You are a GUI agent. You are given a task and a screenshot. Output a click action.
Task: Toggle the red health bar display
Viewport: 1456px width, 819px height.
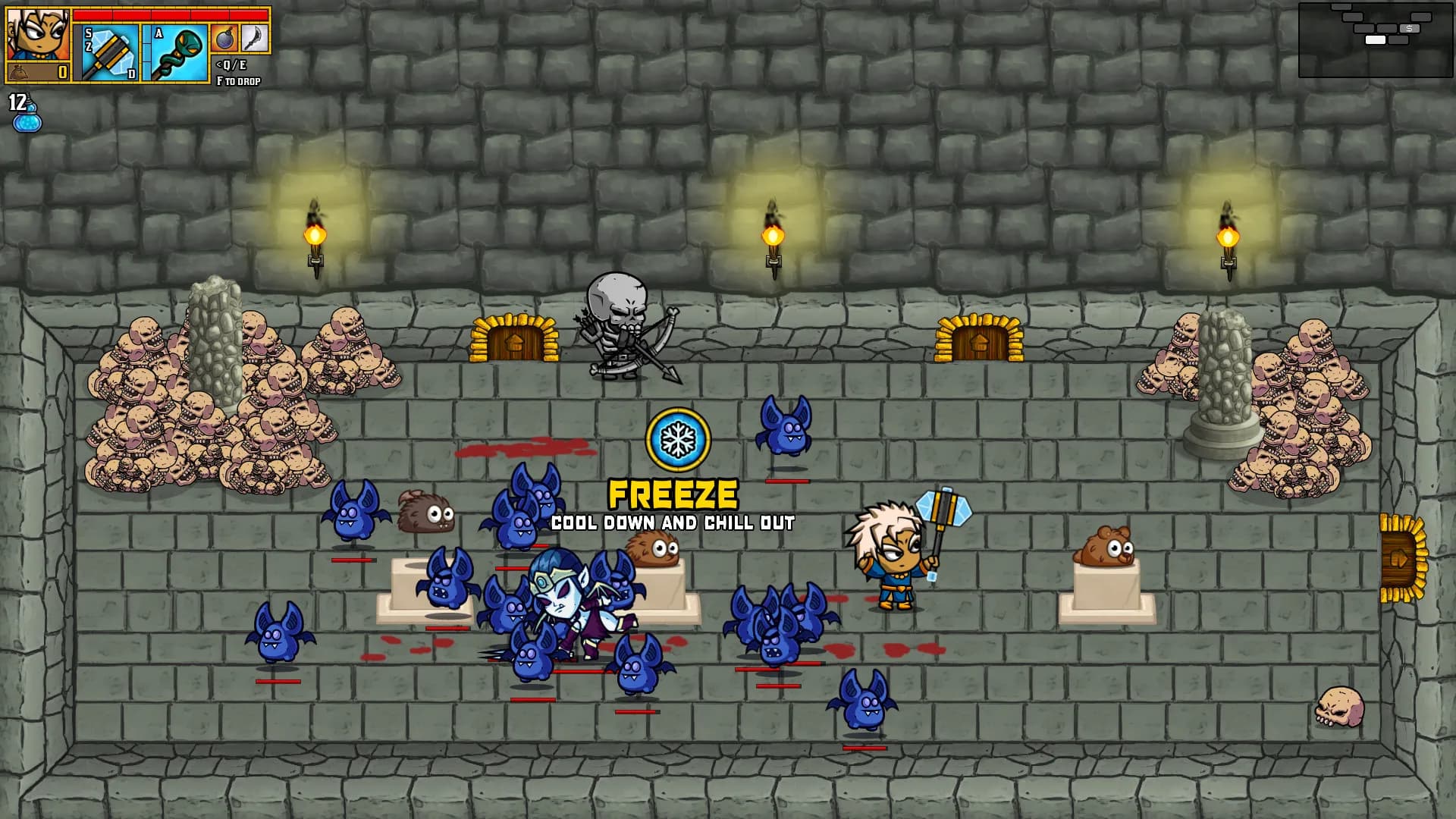[171, 15]
